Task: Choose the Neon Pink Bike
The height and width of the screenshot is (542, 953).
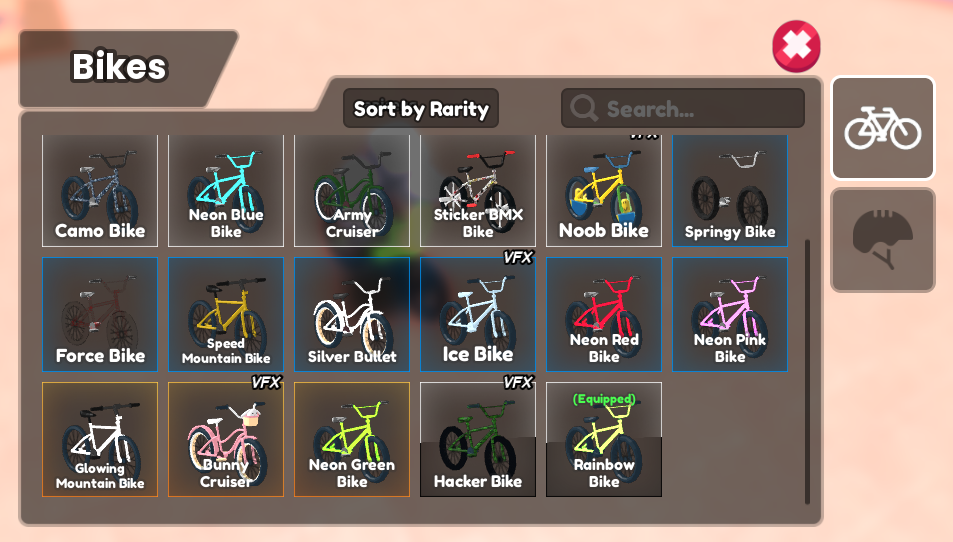Action: tap(730, 315)
